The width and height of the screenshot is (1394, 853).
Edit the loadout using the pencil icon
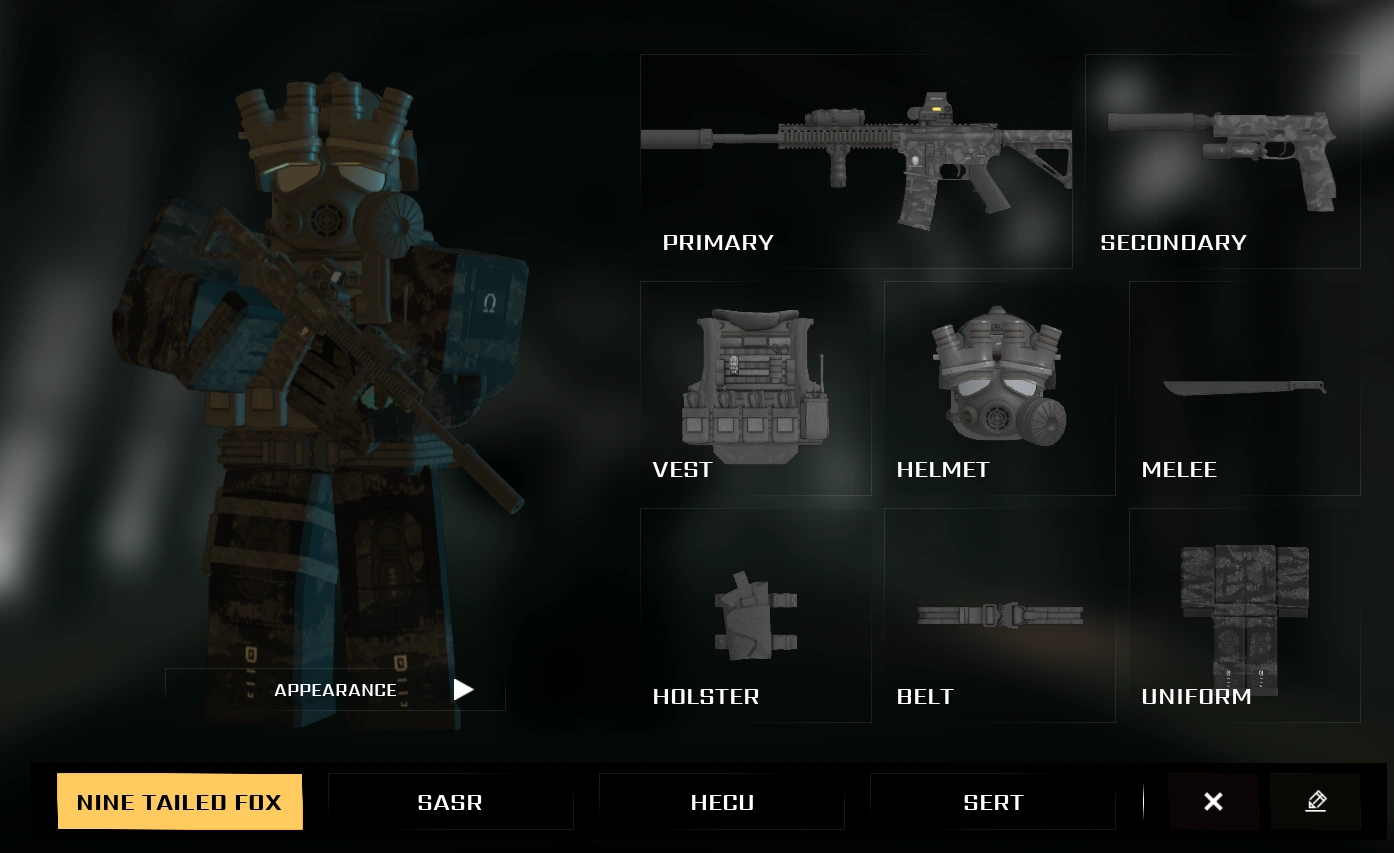[1317, 801]
